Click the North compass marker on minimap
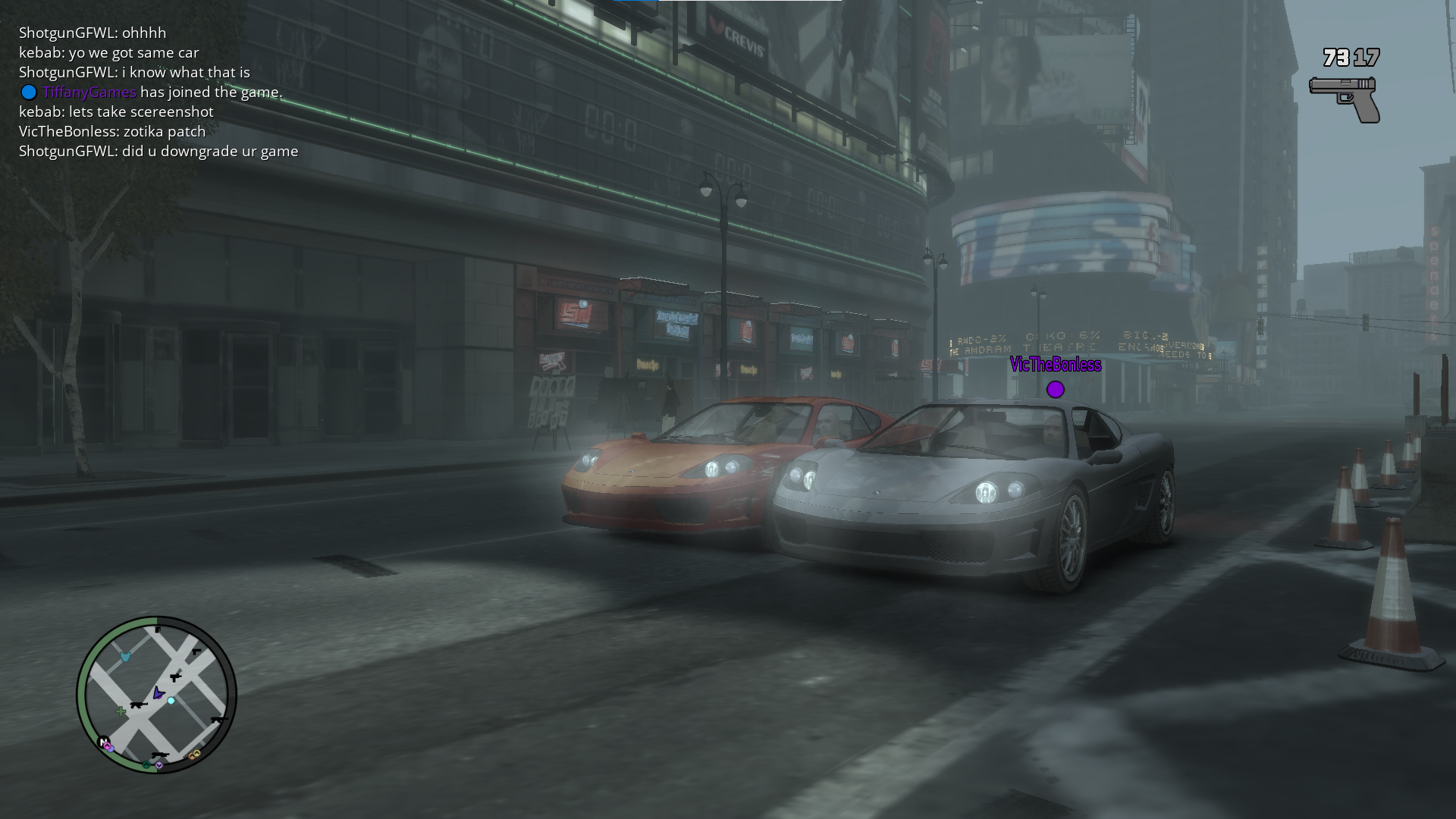1456x819 pixels. [x=103, y=741]
